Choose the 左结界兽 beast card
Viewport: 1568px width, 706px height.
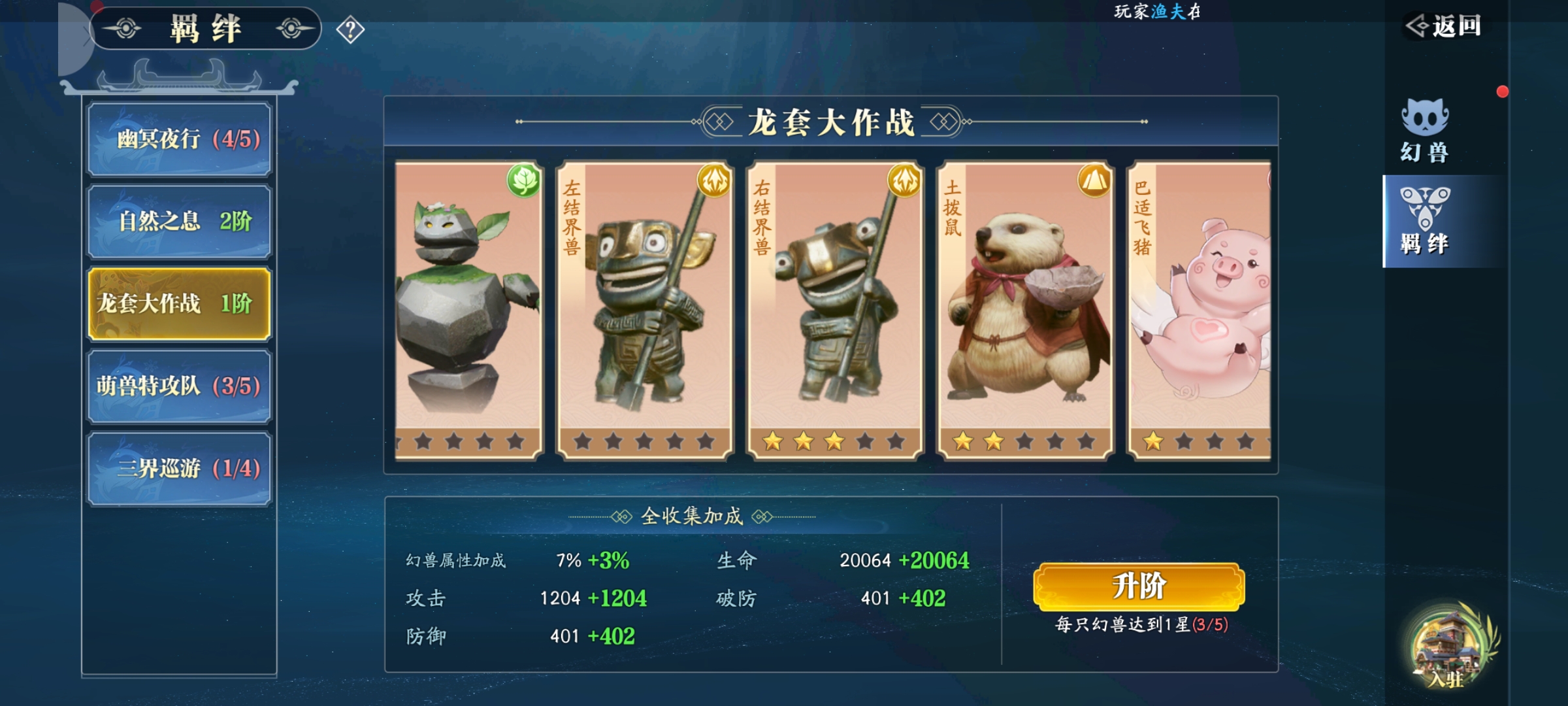click(645, 311)
